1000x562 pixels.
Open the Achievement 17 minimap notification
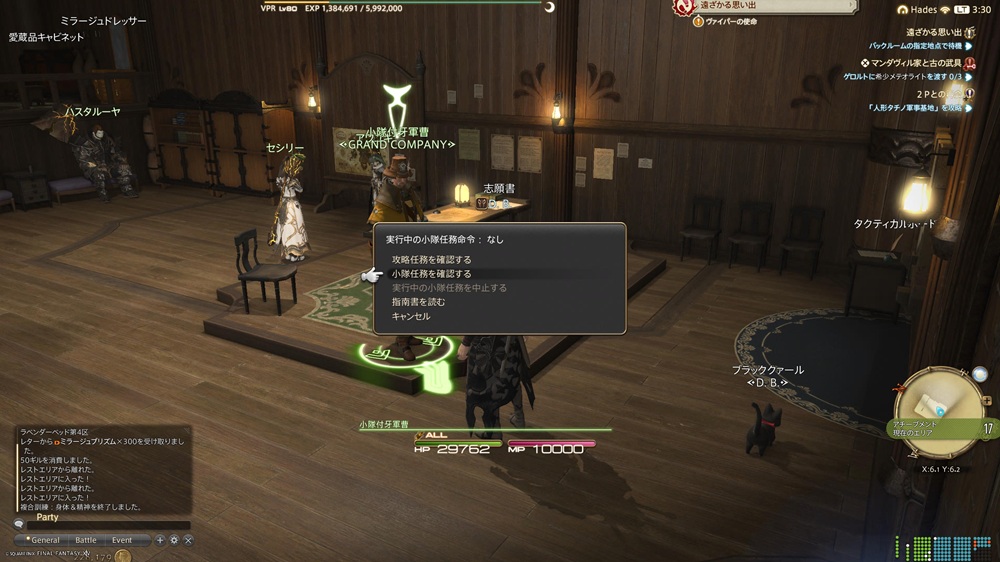click(940, 428)
